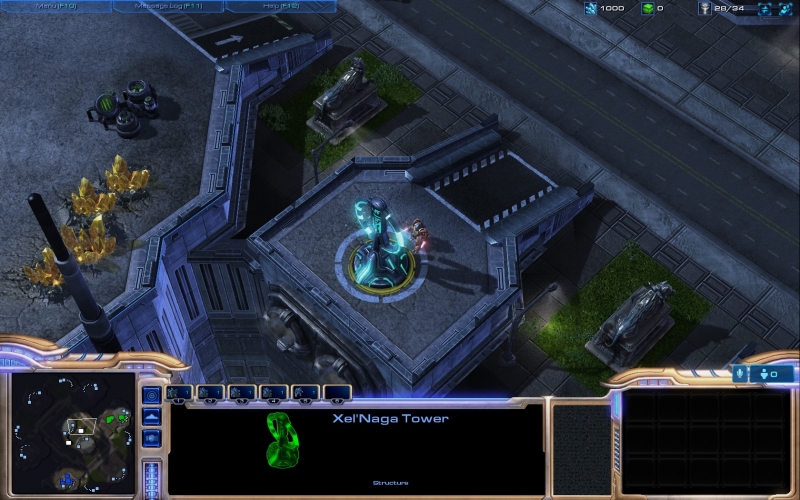This screenshot has width=800, height=500.
Task: Select control group 5
Action: (306, 392)
